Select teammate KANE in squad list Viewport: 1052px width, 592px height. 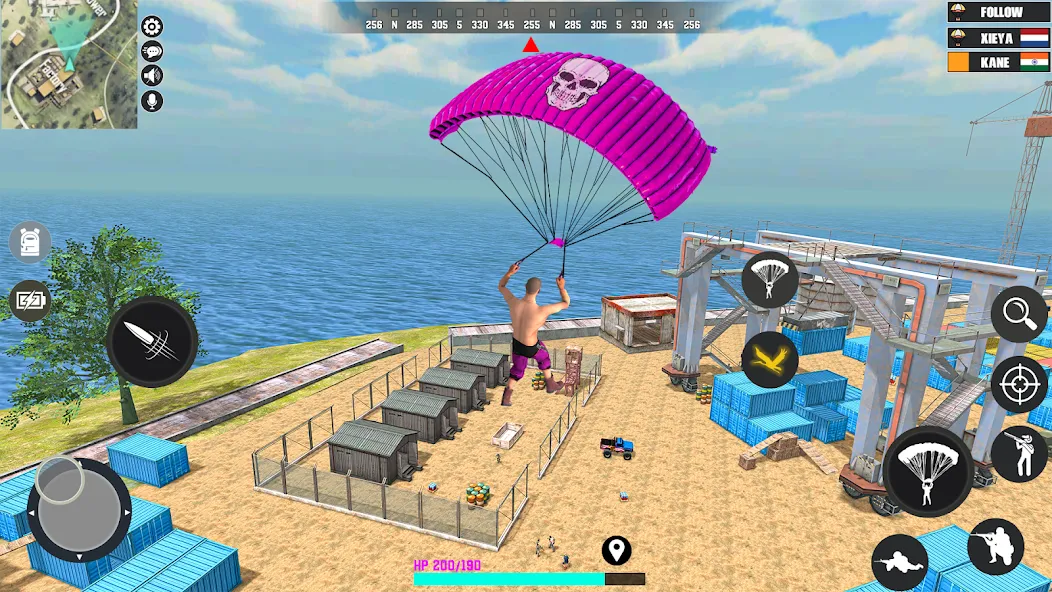pyautogui.click(x=998, y=62)
